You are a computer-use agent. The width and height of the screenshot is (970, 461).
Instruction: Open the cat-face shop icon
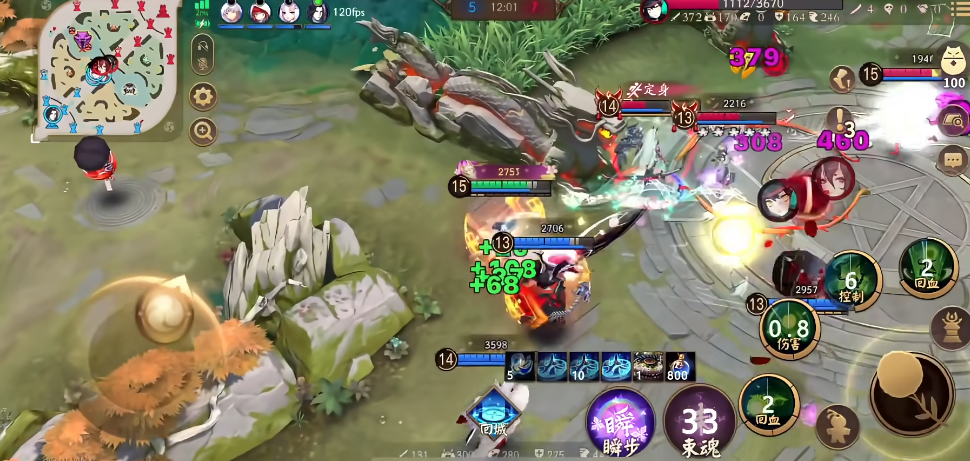[x=953, y=58]
